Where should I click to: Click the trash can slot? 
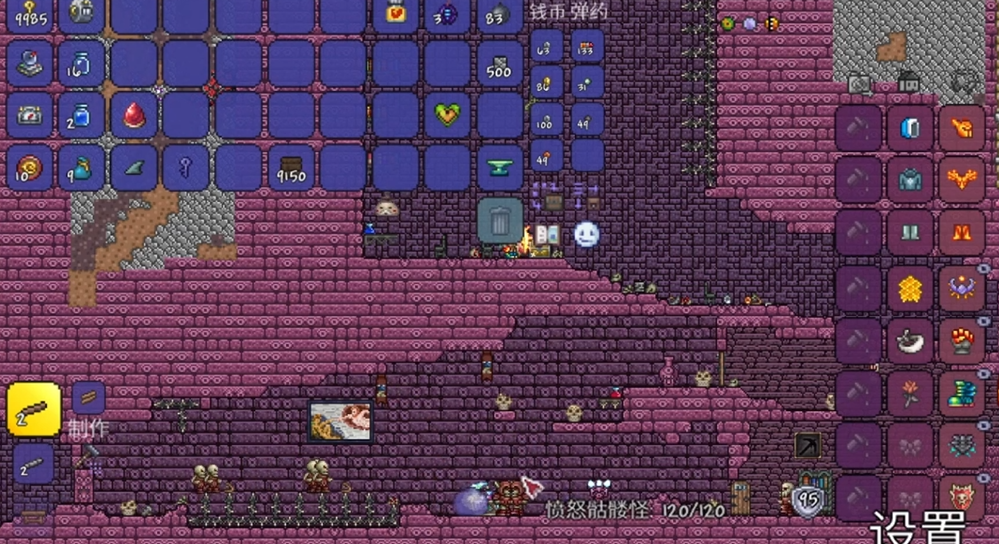tap(499, 220)
